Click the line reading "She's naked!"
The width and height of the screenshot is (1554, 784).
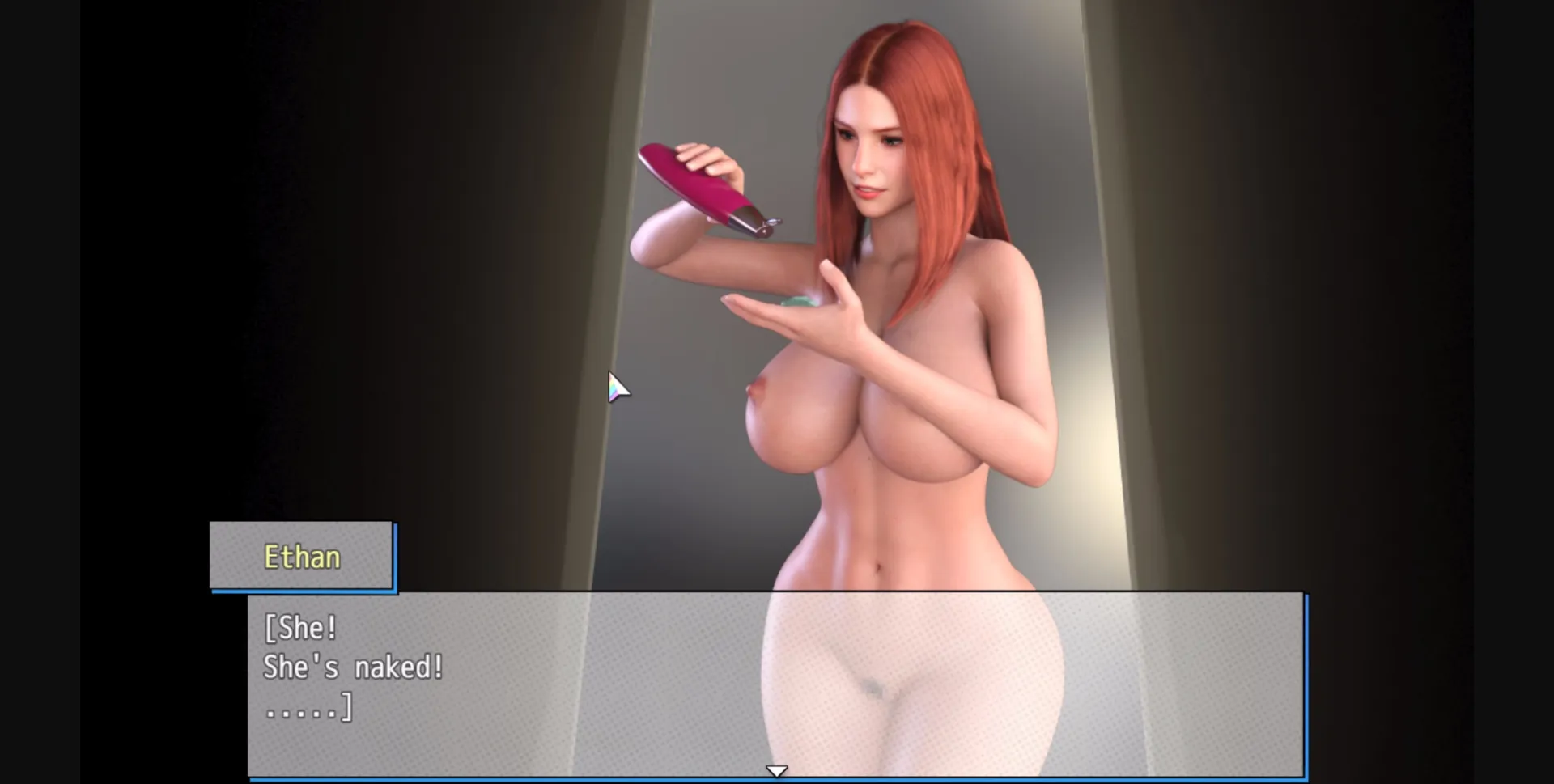[351, 667]
